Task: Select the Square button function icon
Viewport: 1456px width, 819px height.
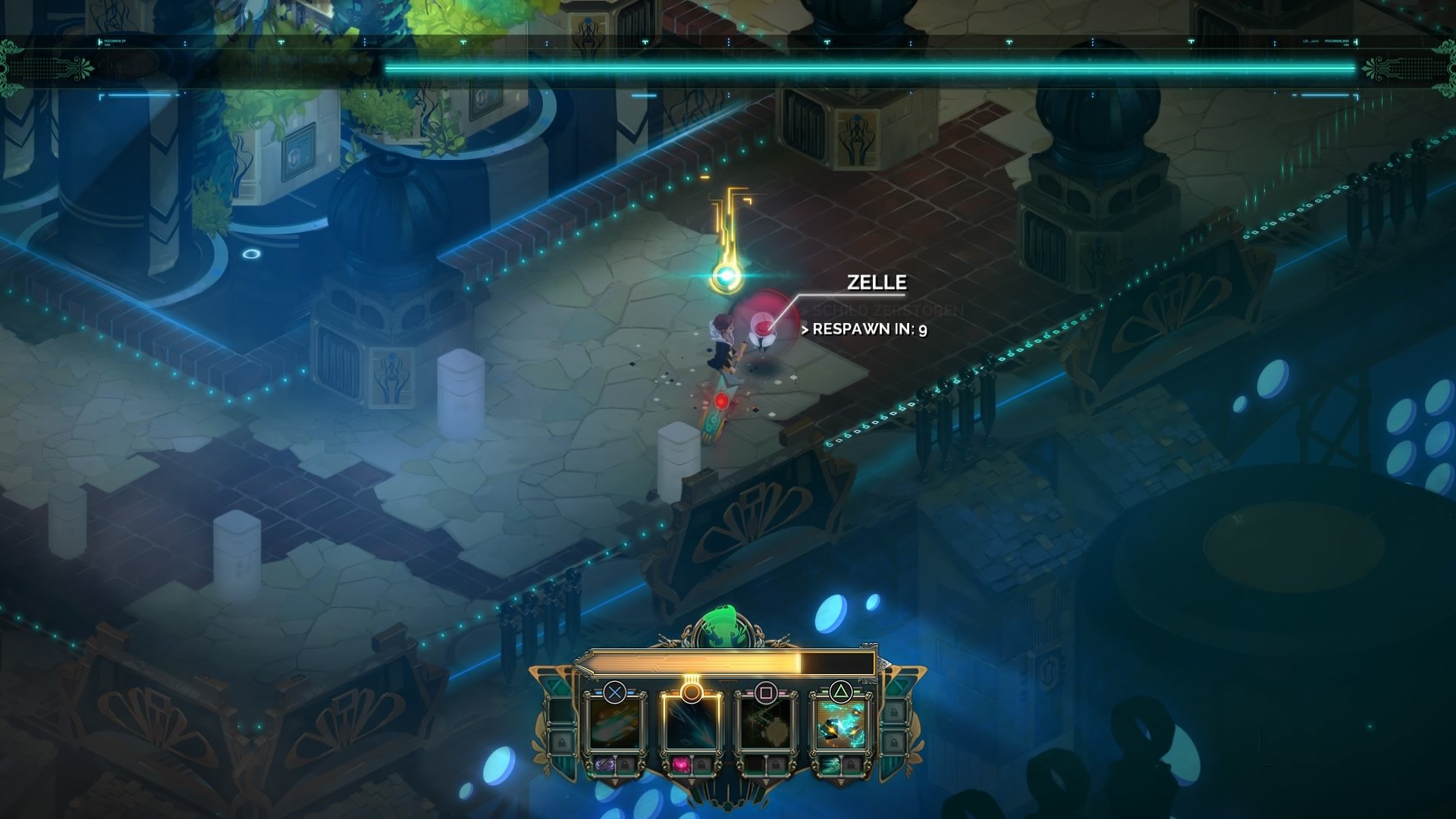Action: (765, 691)
